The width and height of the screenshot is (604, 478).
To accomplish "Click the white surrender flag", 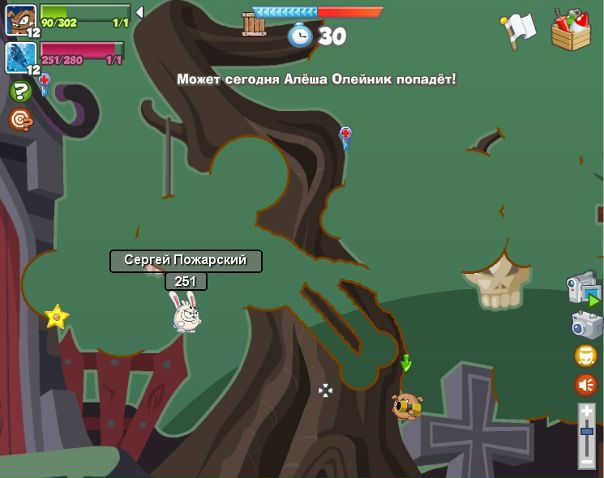I will [519, 29].
